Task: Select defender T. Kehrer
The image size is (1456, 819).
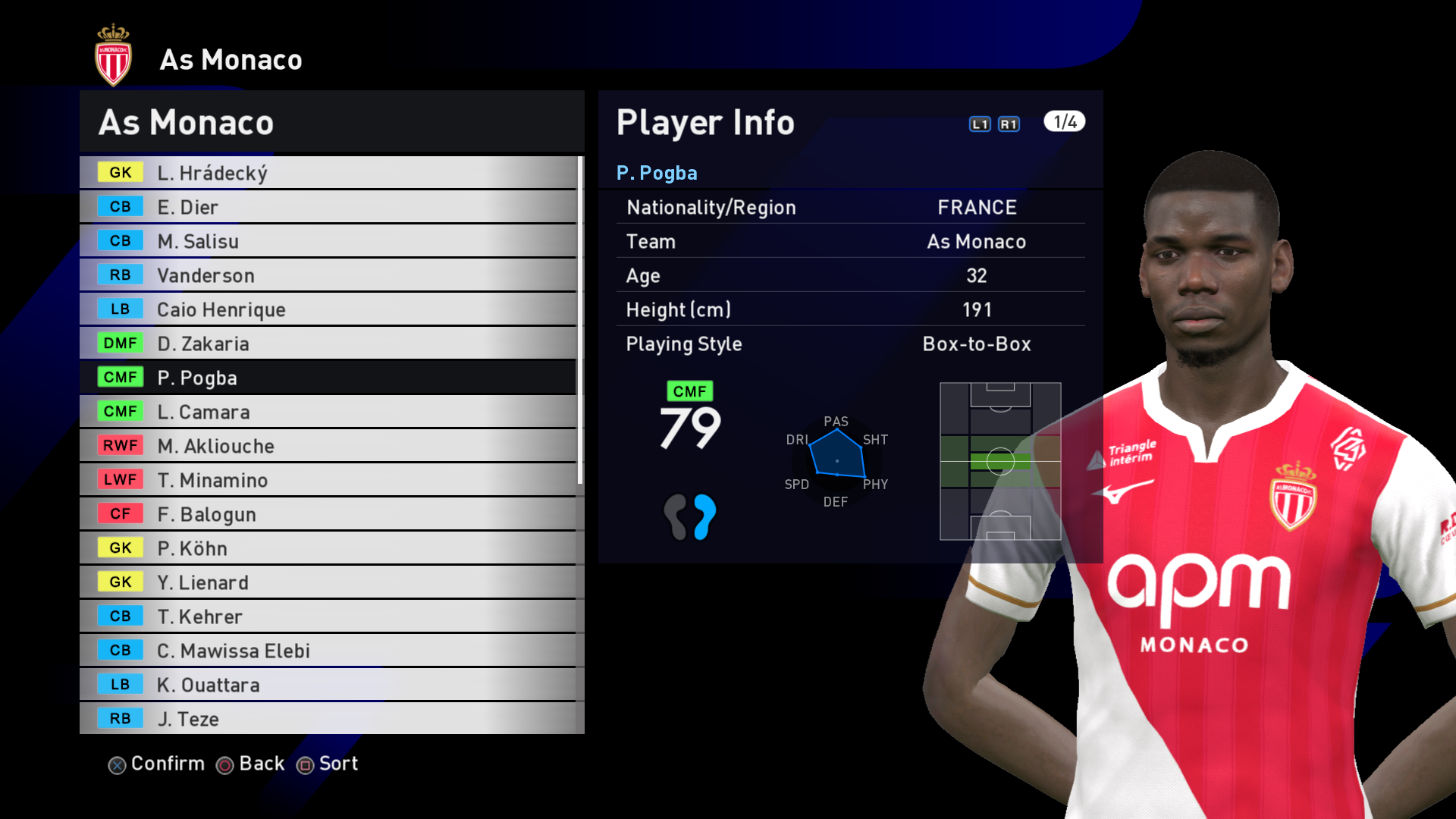Action: point(328,617)
